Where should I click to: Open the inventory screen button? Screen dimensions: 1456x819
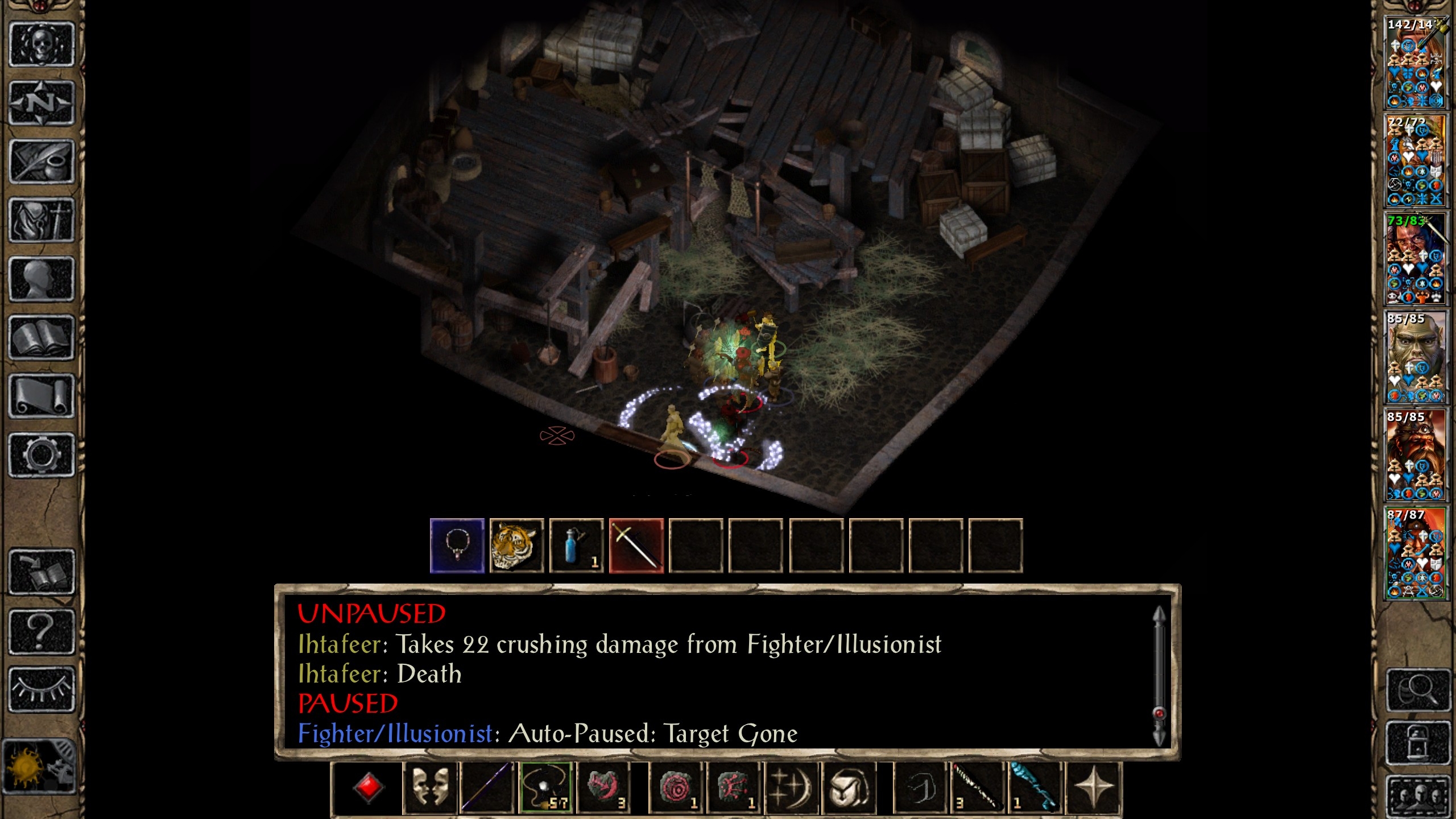point(42,220)
